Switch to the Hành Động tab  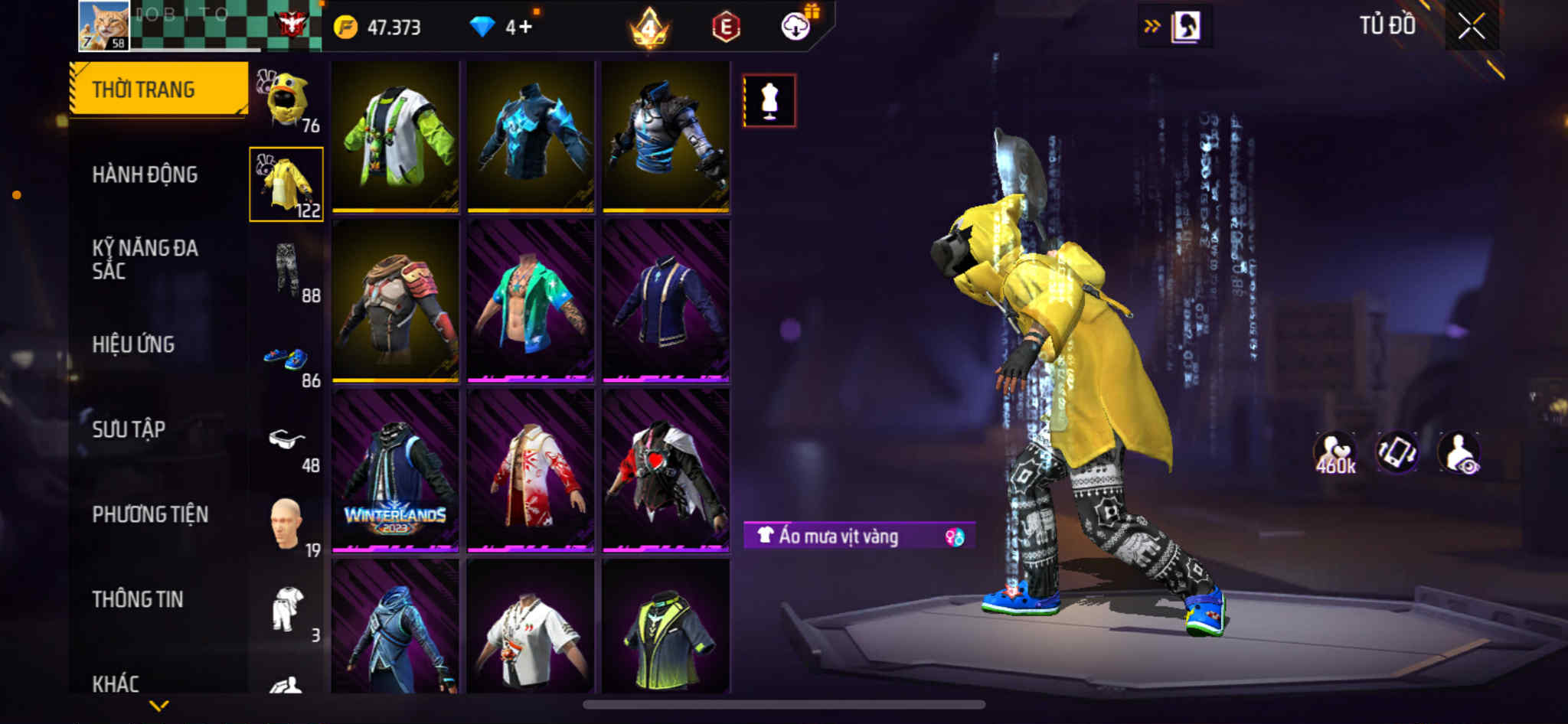pyautogui.click(x=145, y=174)
